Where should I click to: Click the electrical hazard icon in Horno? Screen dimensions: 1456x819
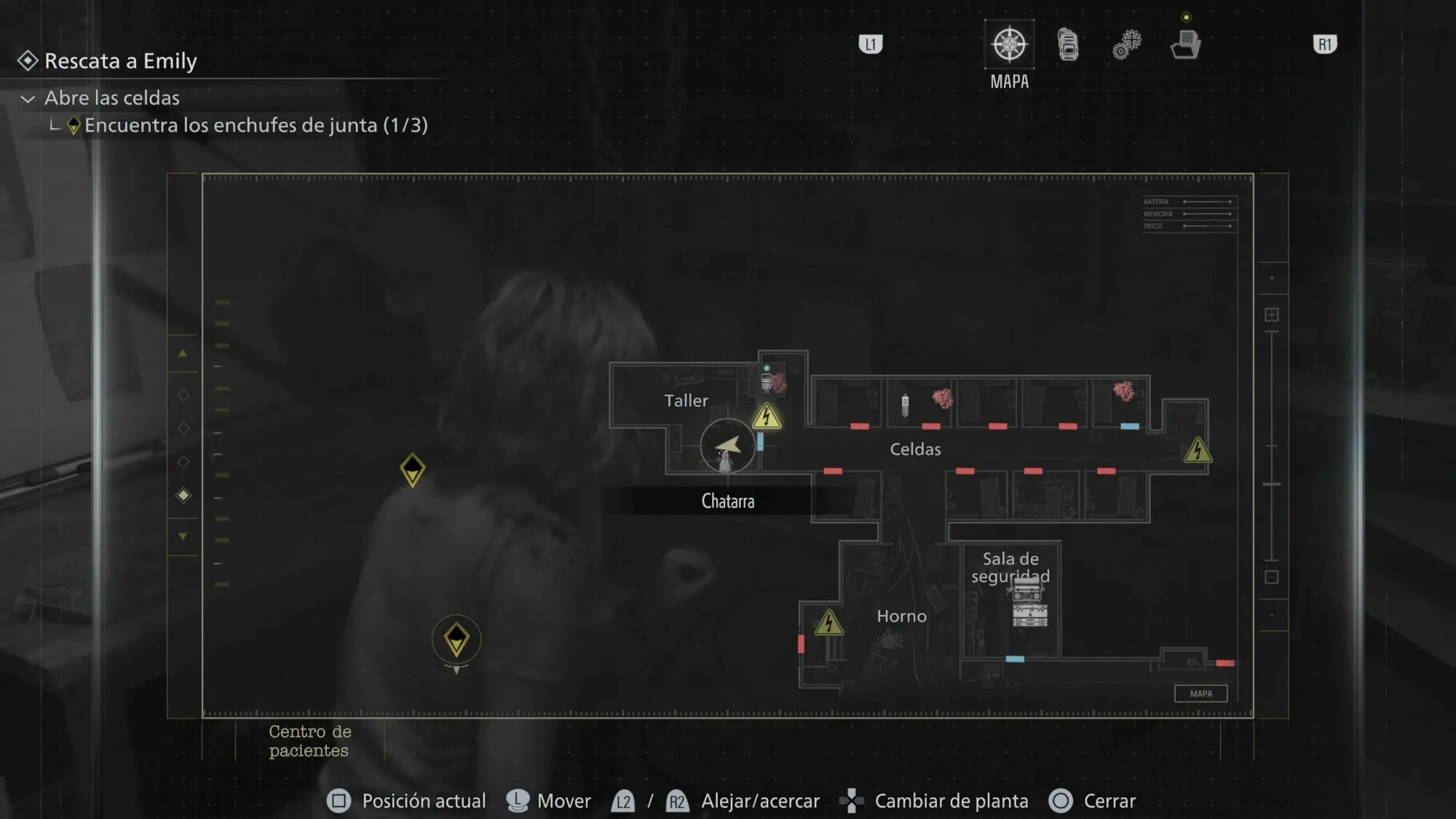click(x=828, y=623)
